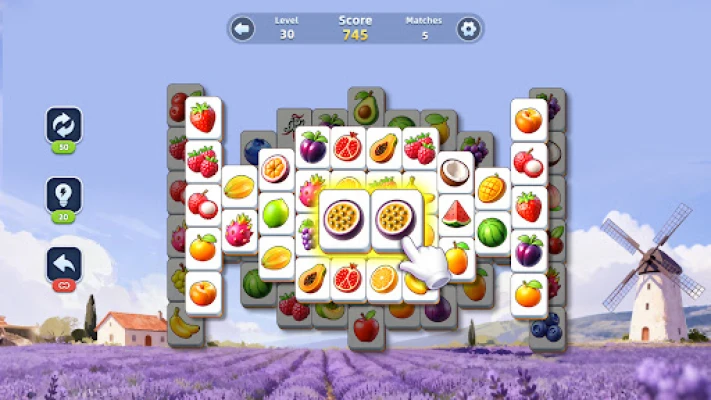Select the coconut tile
The image size is (711, 400).
click(x=455, y=172)
